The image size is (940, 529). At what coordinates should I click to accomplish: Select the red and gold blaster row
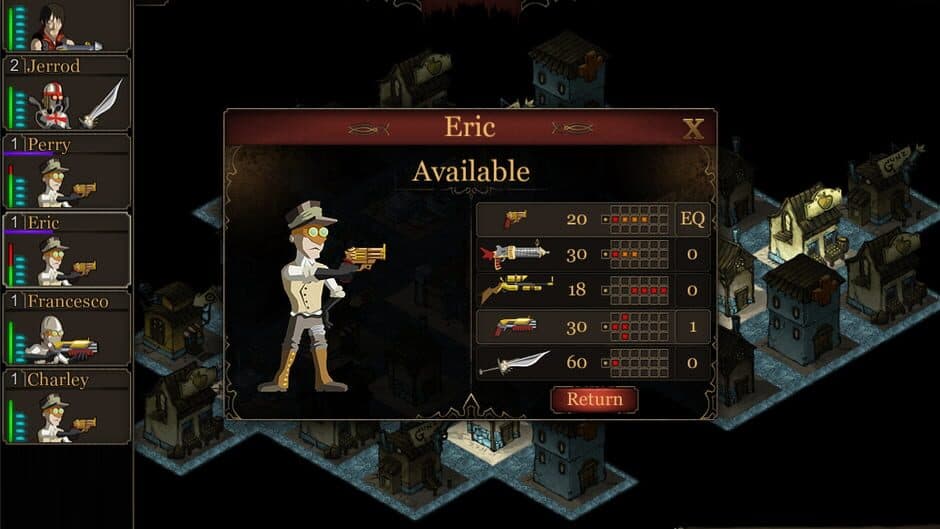574,327
